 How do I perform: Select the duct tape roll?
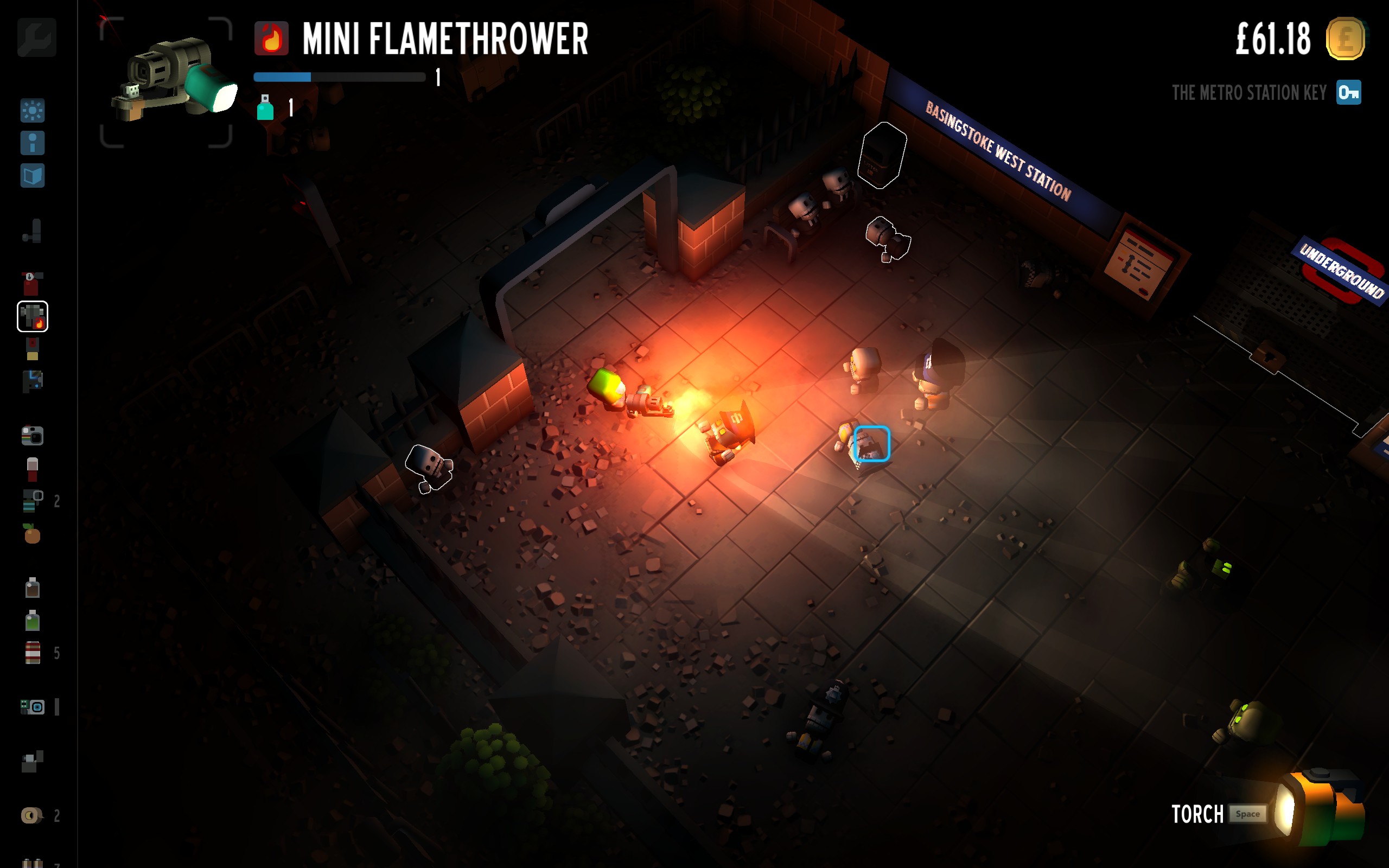(31, 815)
